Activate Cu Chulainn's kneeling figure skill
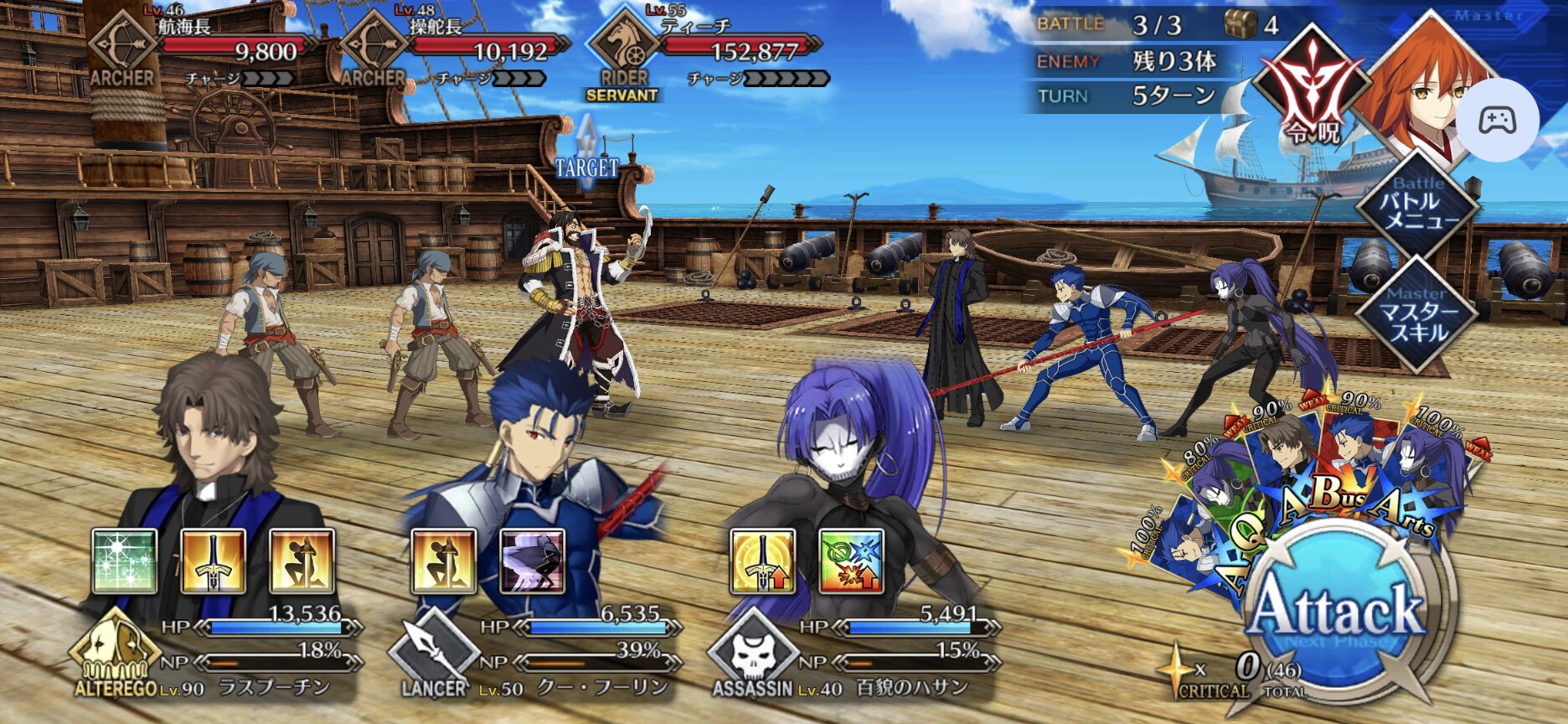1568x724 pixels. point(443,561)
